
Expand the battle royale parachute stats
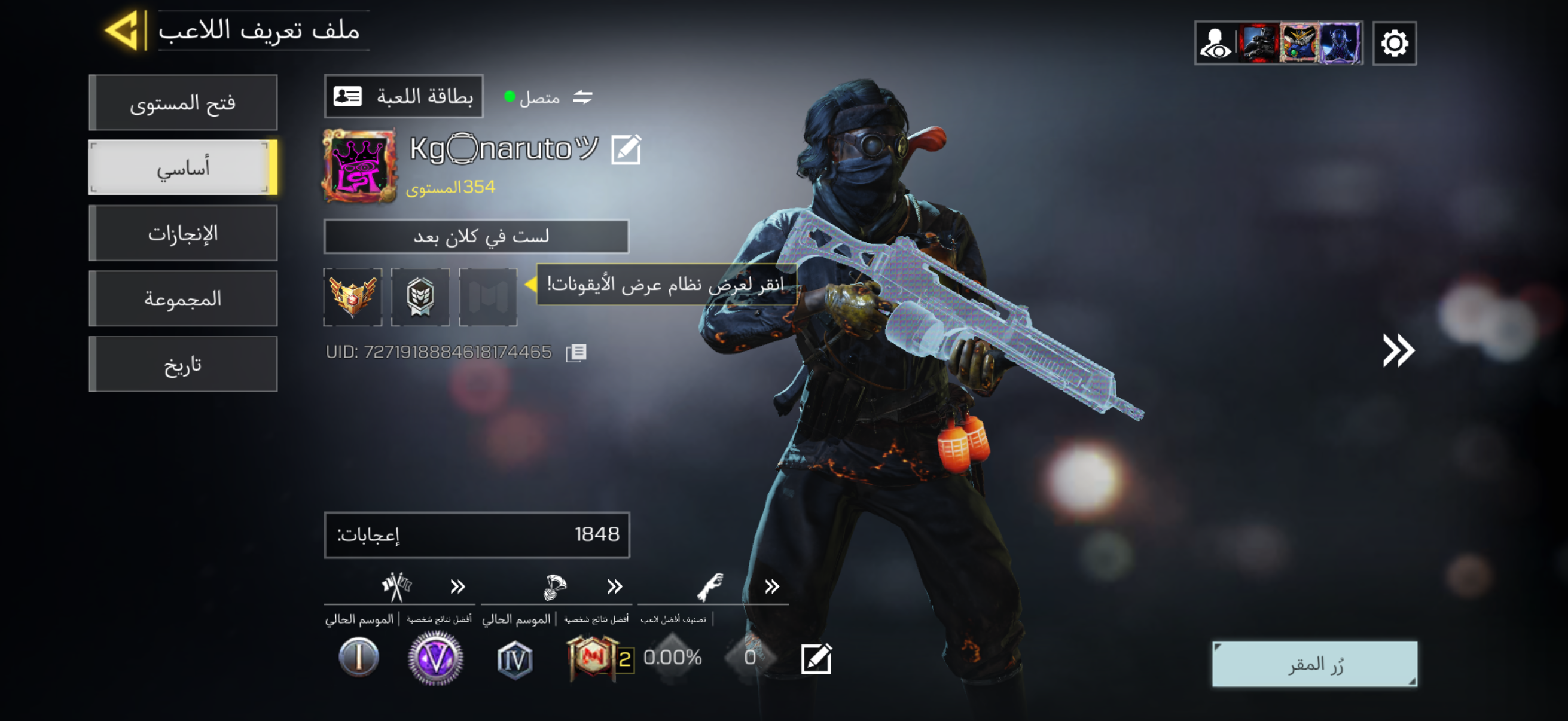615,586
